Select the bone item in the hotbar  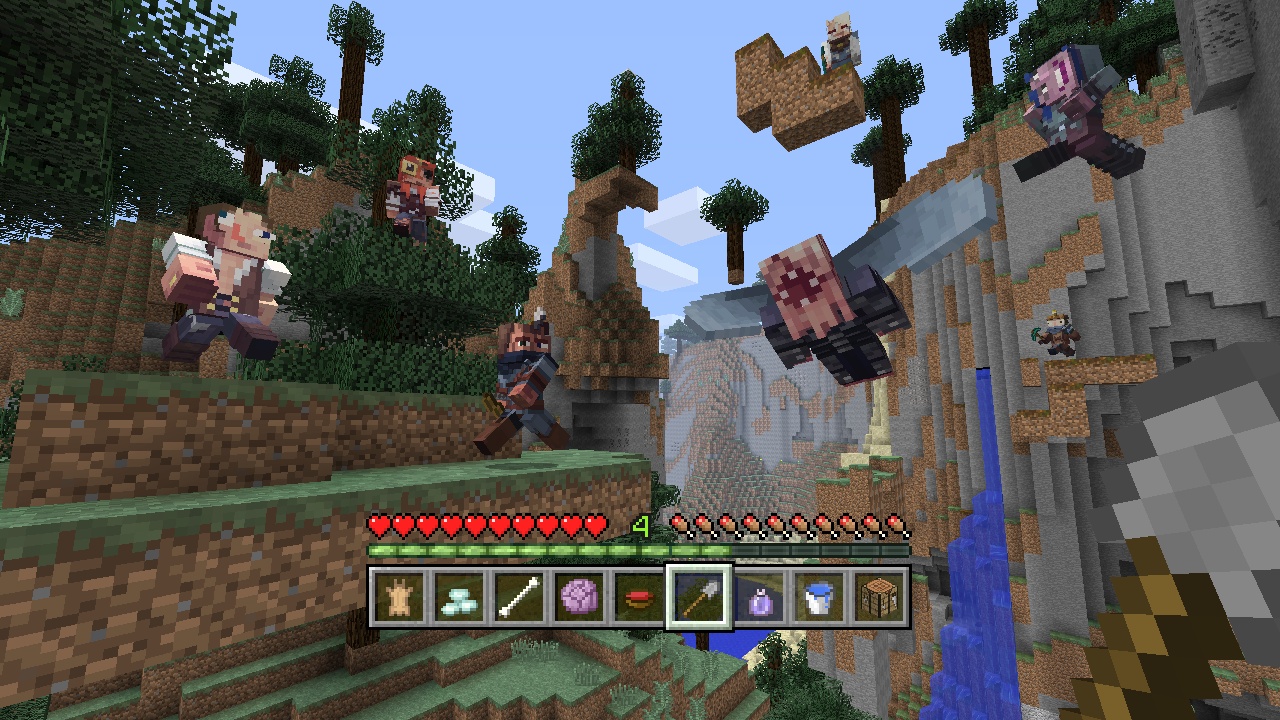point(517,597)
